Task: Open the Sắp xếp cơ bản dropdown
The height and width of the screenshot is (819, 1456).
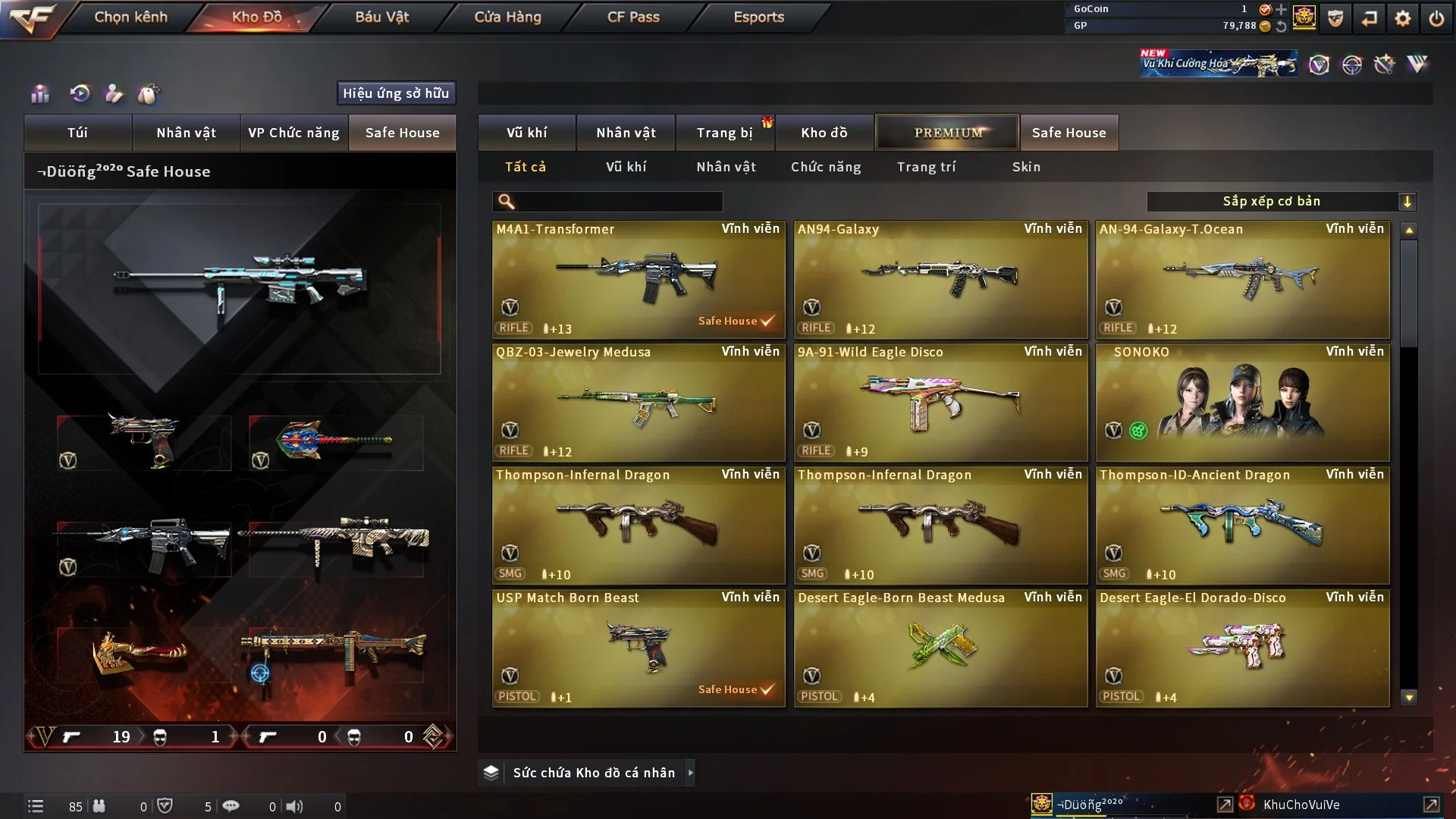Action: [1281, 202]
